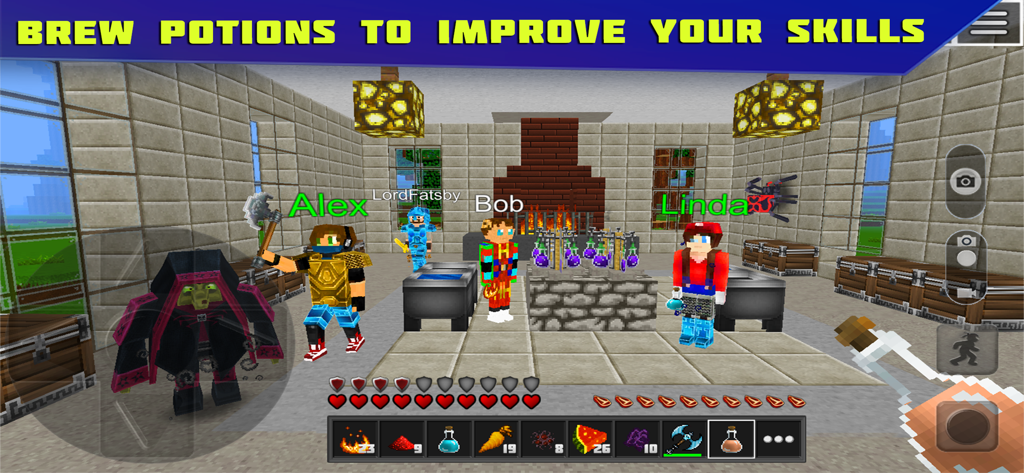
Task: Select the pink potion bottle slot
Action: click(731, 440)
